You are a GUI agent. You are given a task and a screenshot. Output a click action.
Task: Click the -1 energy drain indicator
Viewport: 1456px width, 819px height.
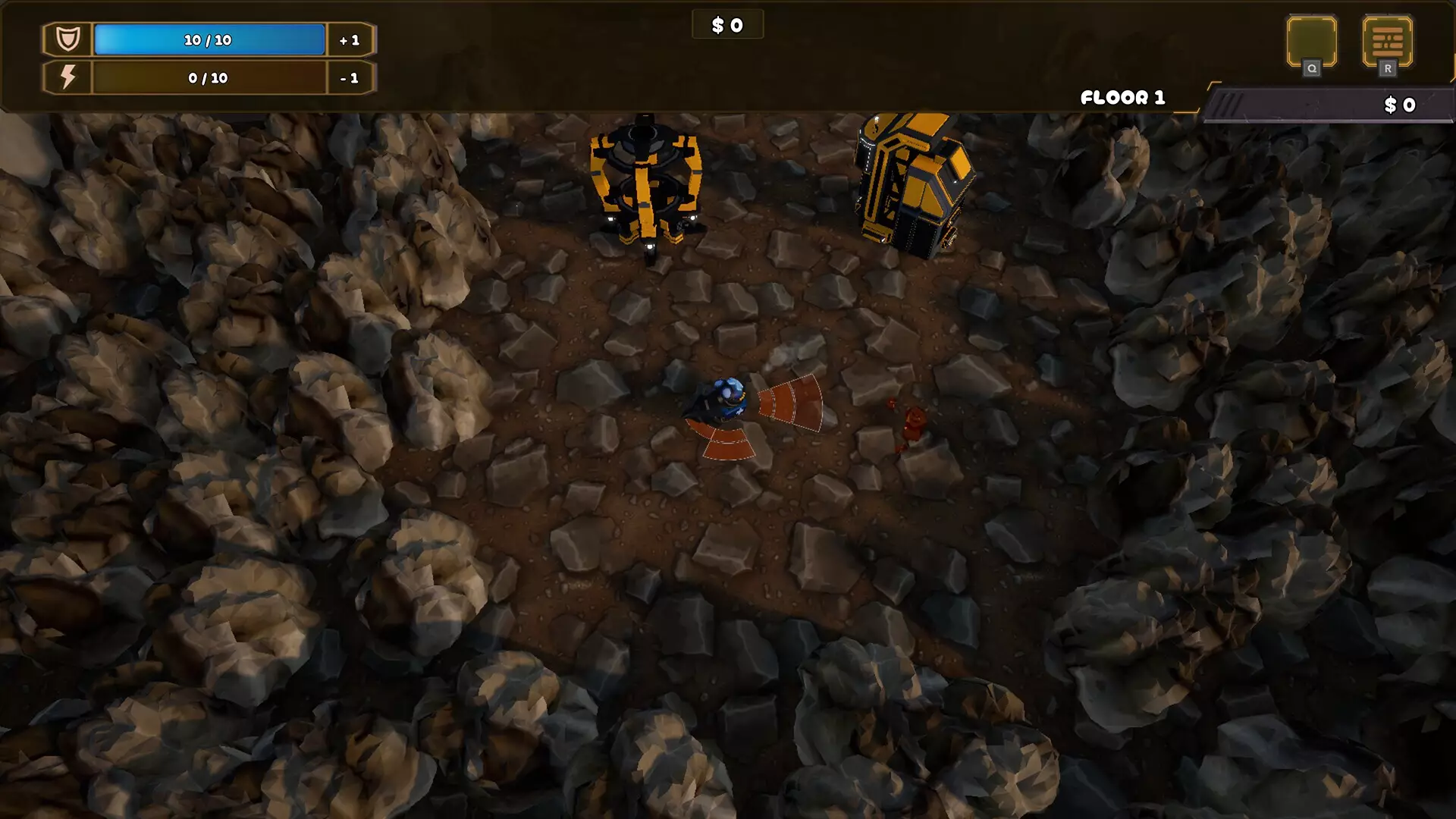point(350,77)
